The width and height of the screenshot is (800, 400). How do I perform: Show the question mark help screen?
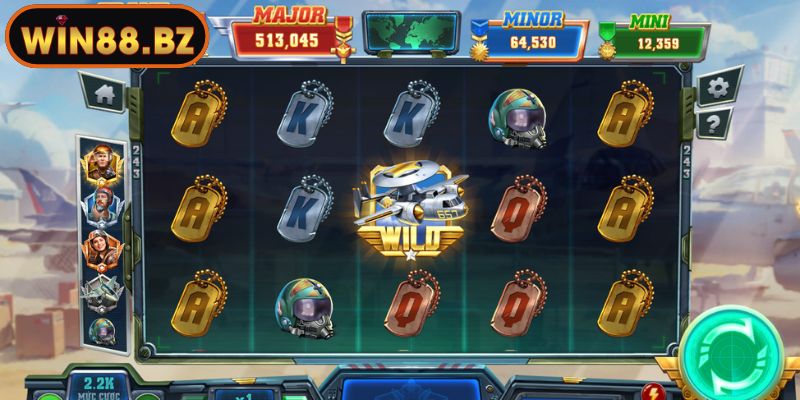pos(714,124)
